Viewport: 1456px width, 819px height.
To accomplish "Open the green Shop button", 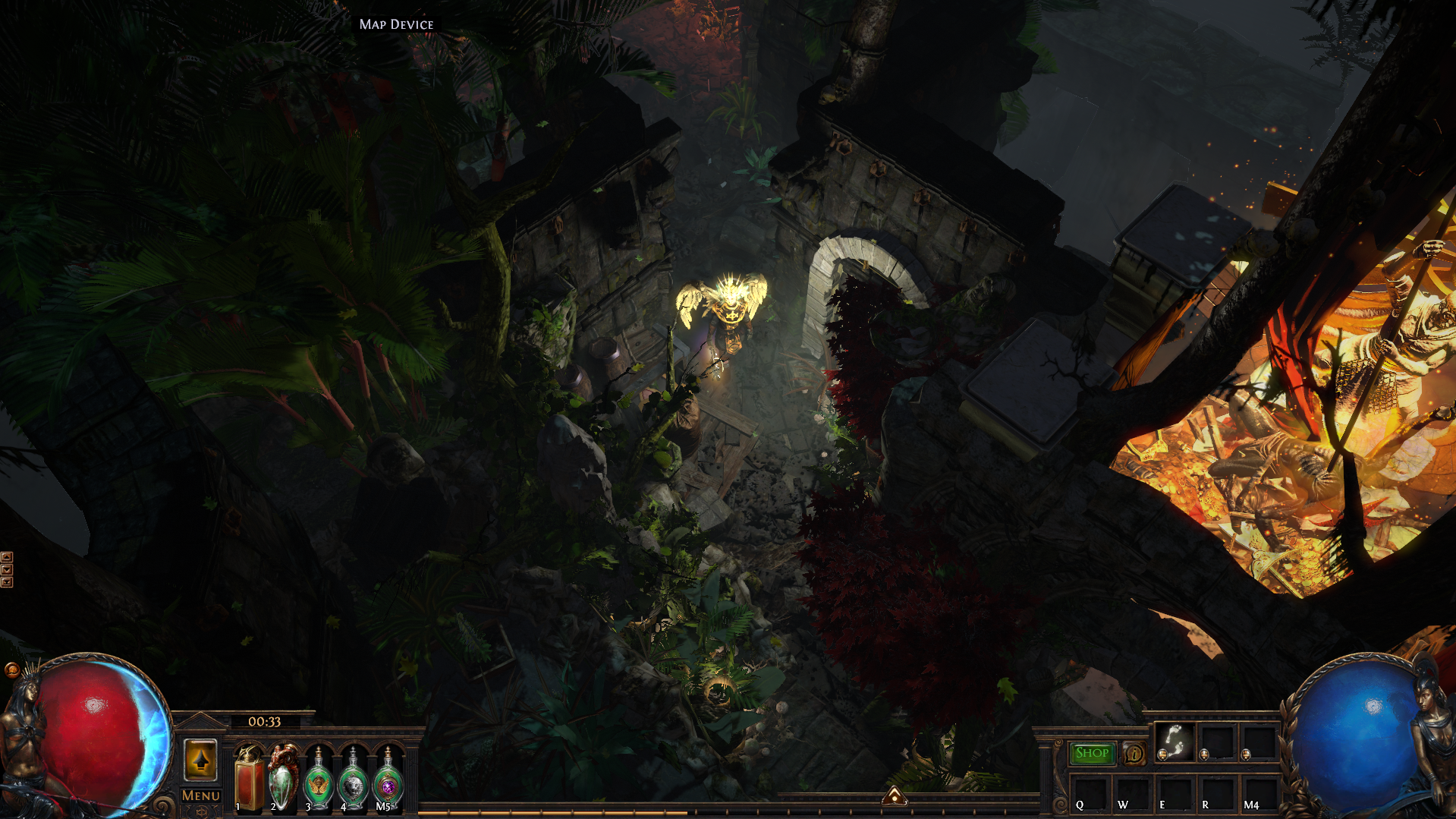I will pos(1092,753).
